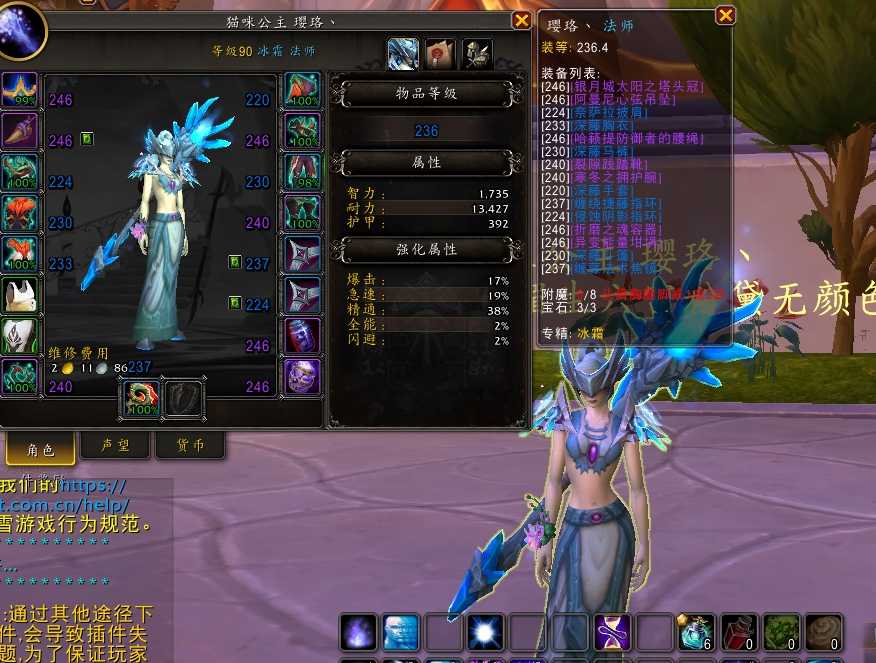This screenshot has width=876, height=663.
Task: Select the purple mask trinket slot
Action: click(x=303, y=377)
